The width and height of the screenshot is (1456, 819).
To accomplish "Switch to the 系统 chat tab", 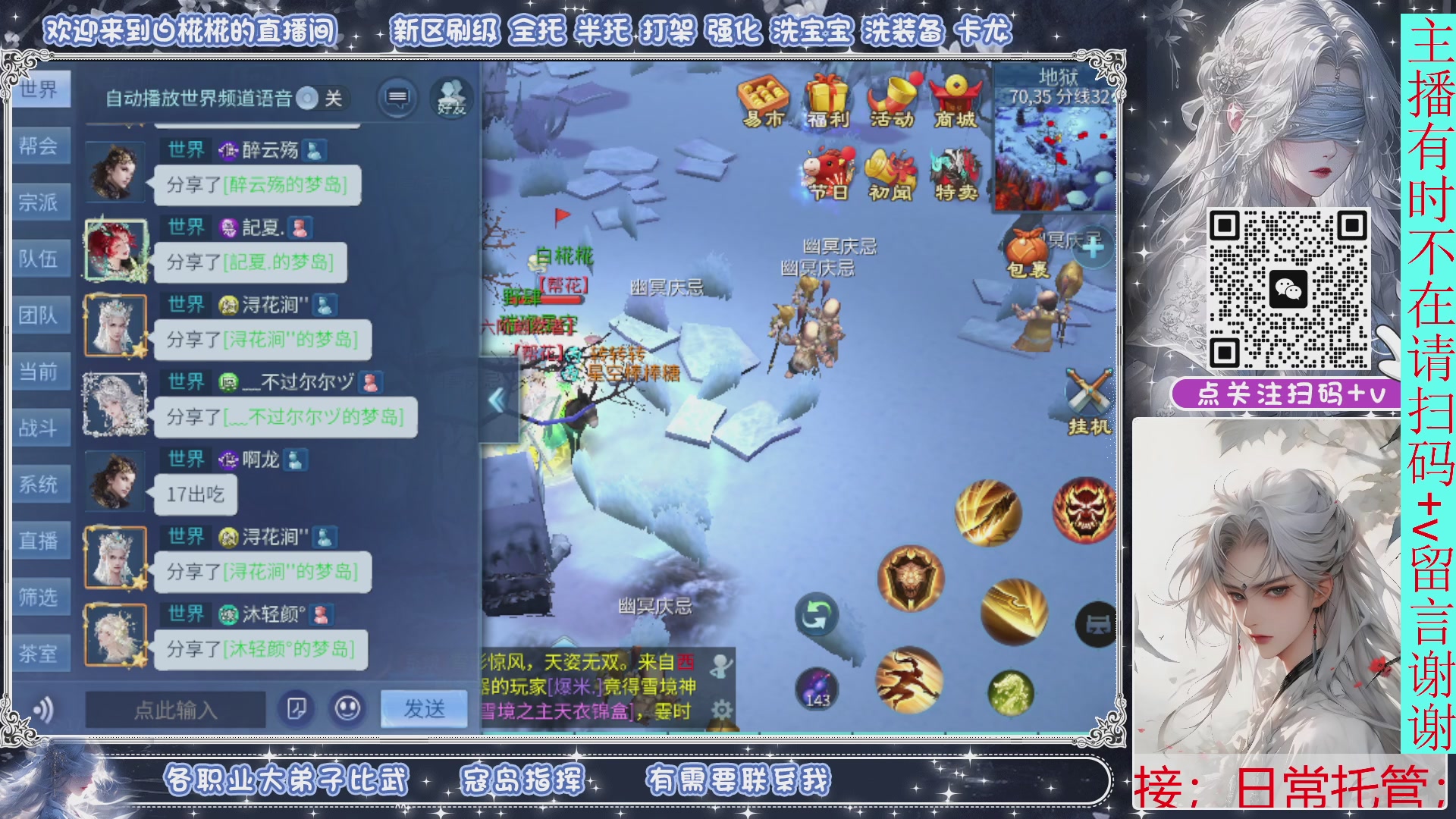I will click(40, 484).
